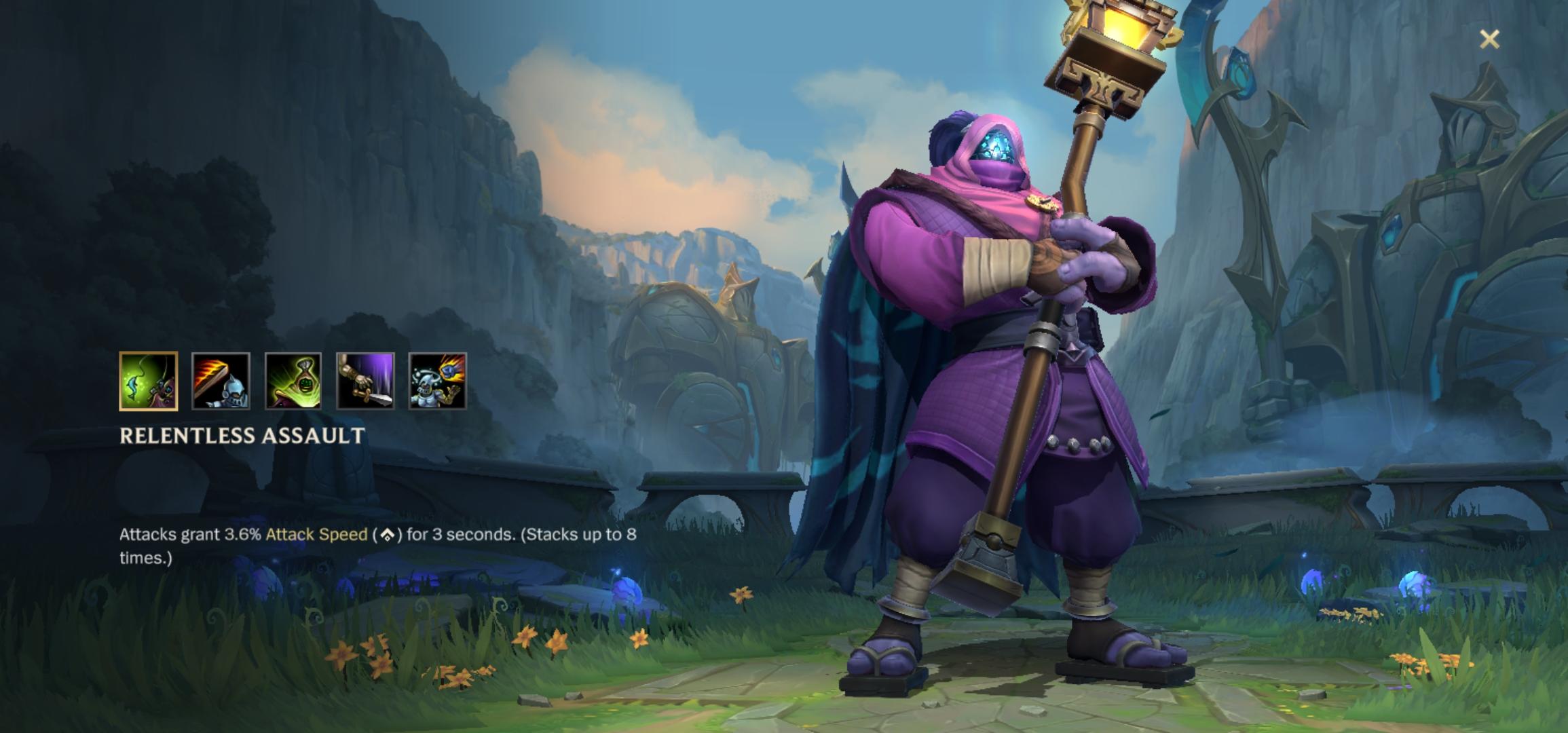The height and width of the screenshot is (733, 1568).
Task: Select the ultimate ability icon with fiery lamp
Action: tap(438, 381)
